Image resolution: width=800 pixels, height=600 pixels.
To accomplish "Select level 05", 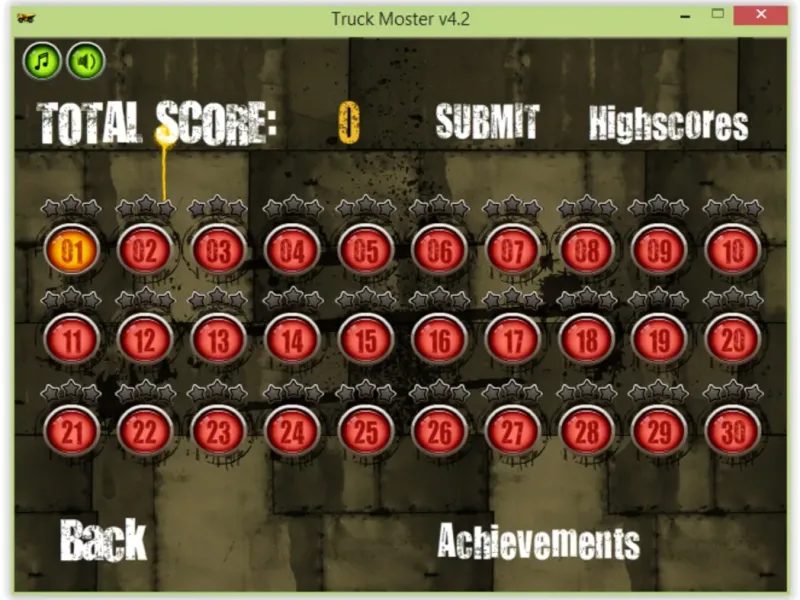I will point(366,250).
